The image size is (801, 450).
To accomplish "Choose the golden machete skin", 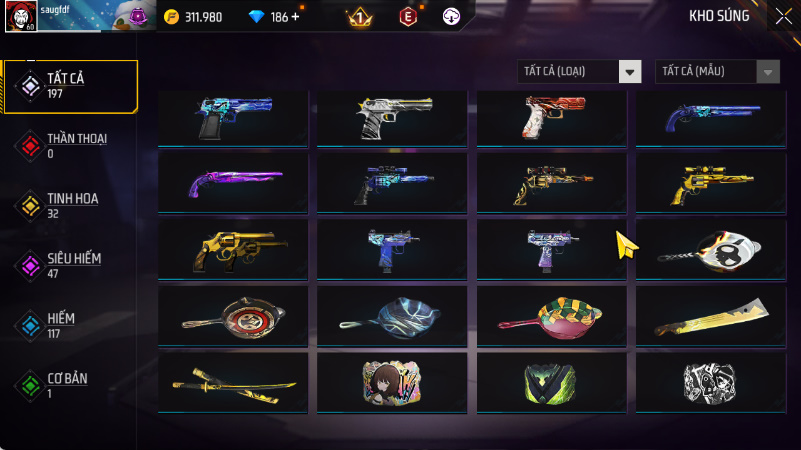I will [x=711, y=317].
